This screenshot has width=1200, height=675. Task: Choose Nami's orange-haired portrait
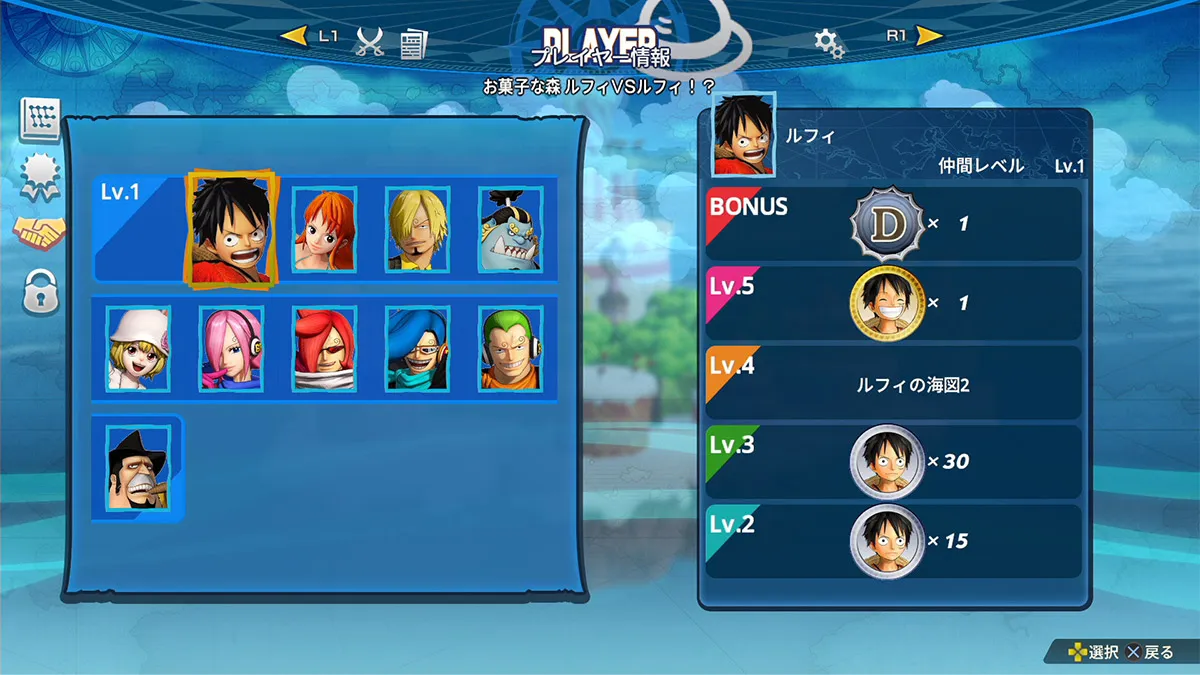coord(324,229)
